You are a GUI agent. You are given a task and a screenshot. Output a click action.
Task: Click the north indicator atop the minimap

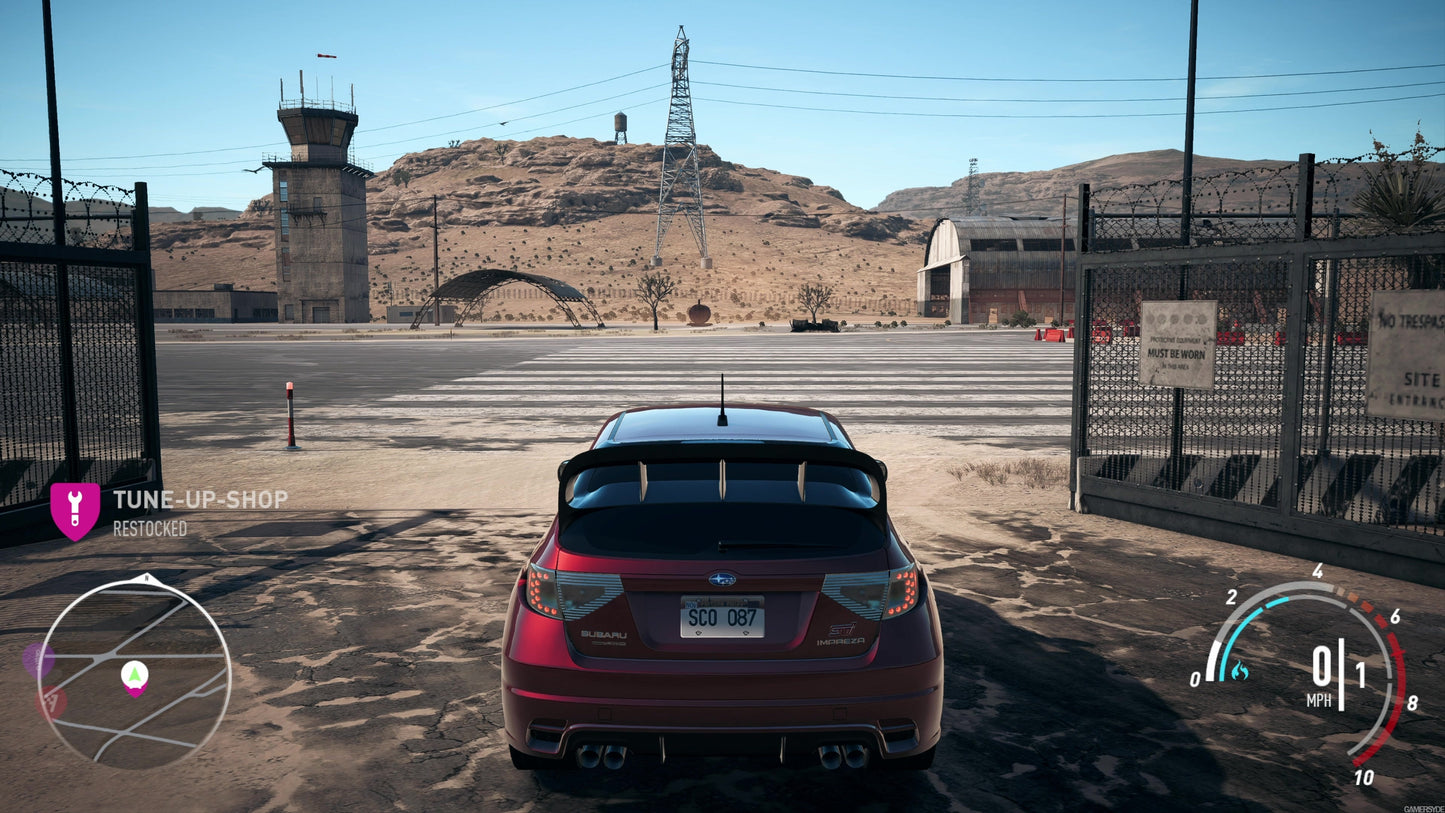[x=146, y=578]
